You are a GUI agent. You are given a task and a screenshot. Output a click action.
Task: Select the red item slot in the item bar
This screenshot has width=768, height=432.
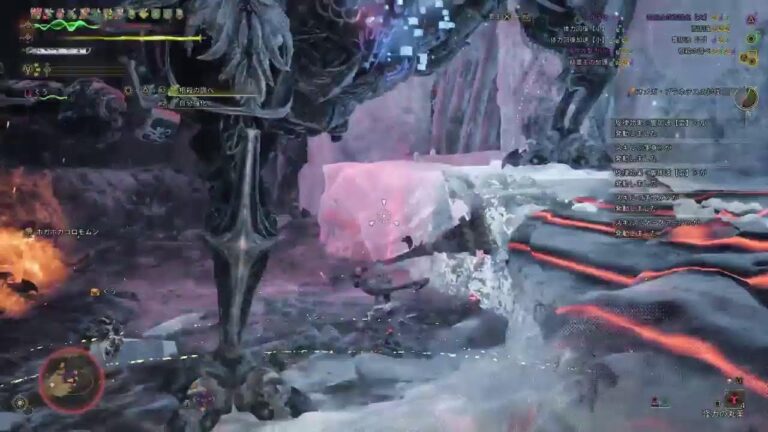(735, 400)
